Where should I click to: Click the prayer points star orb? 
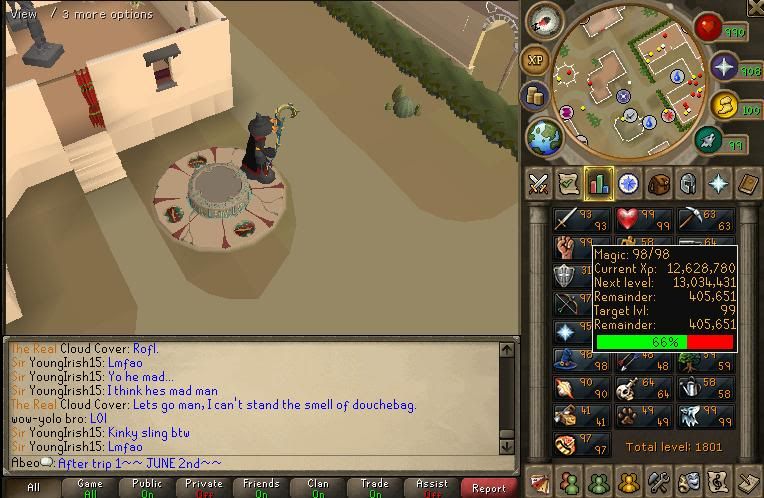pos(723,68)
